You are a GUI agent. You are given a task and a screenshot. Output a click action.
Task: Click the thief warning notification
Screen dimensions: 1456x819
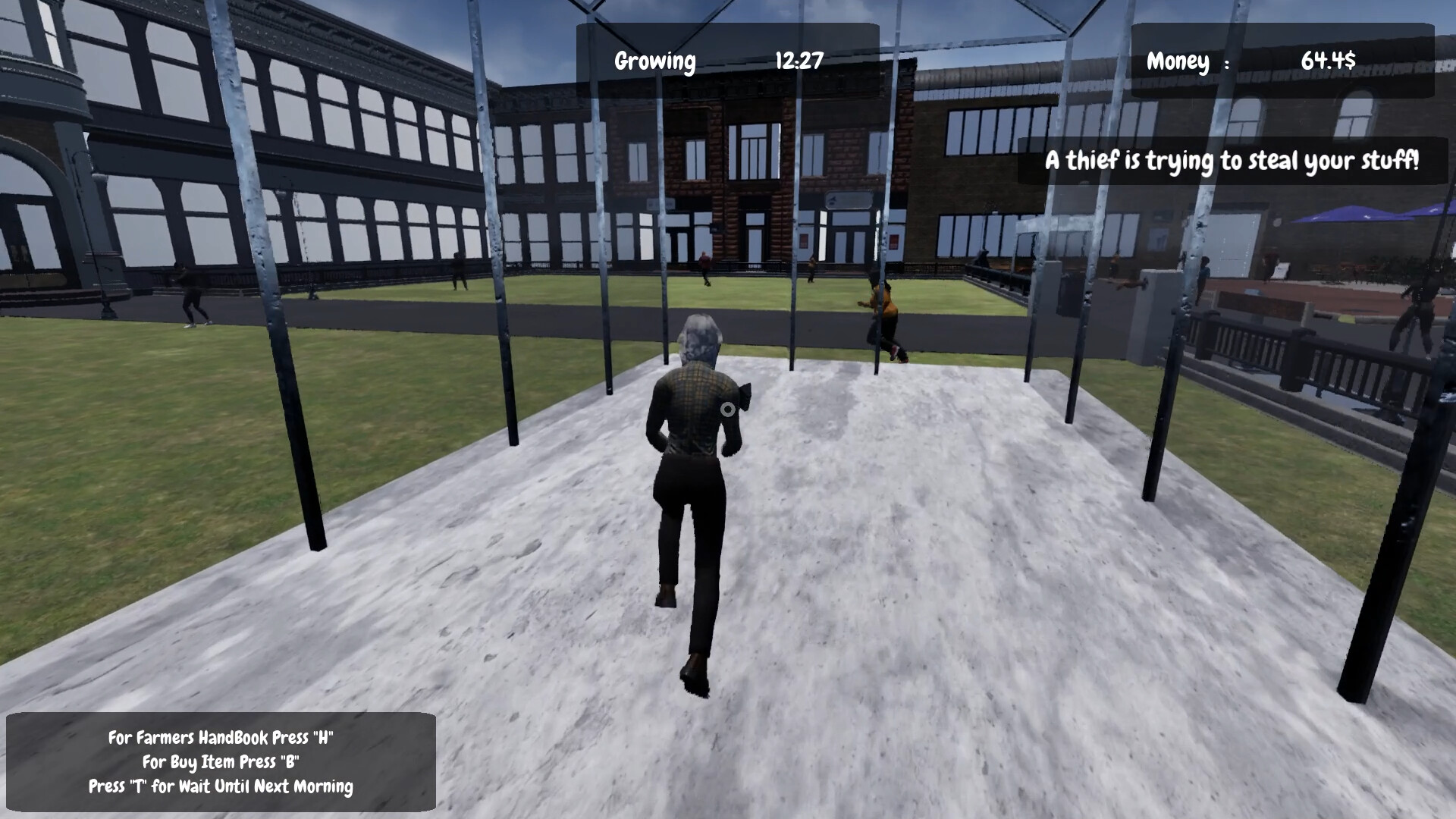(1234, 161)
